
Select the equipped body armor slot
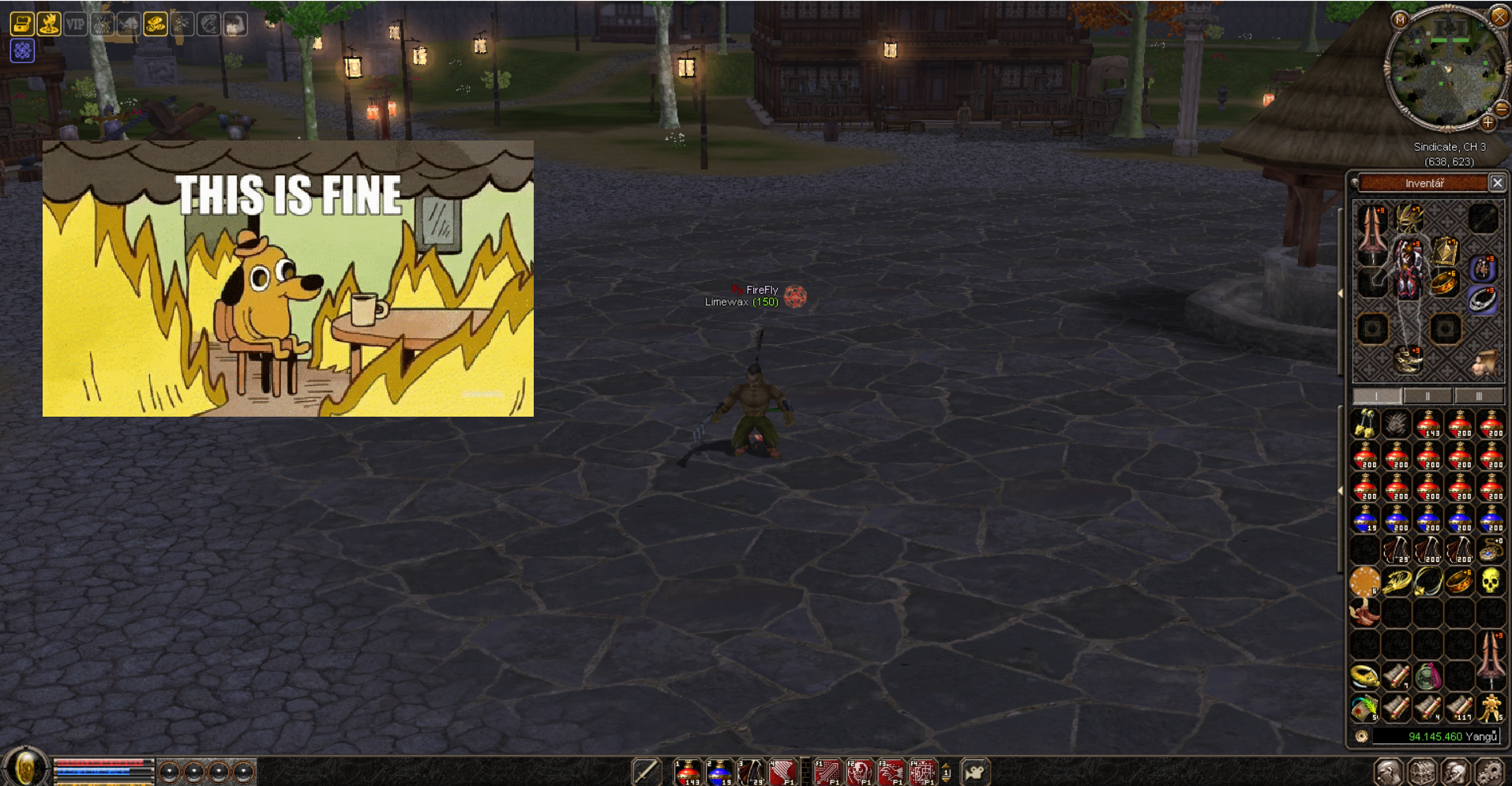pyautogui.click(x=1408, y=268)
